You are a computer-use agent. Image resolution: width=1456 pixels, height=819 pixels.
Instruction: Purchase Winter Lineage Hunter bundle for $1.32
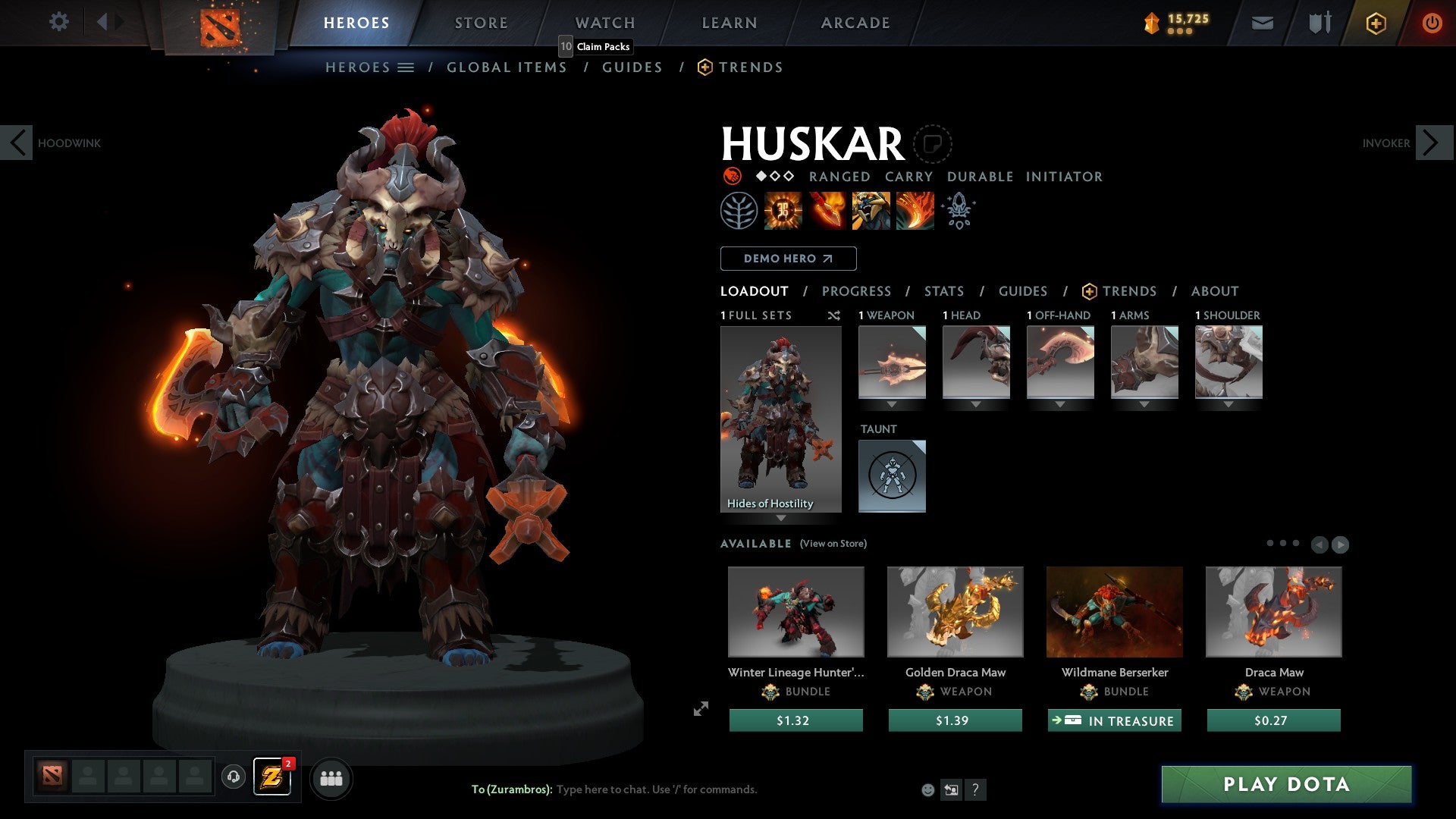(x=795, y=720)
